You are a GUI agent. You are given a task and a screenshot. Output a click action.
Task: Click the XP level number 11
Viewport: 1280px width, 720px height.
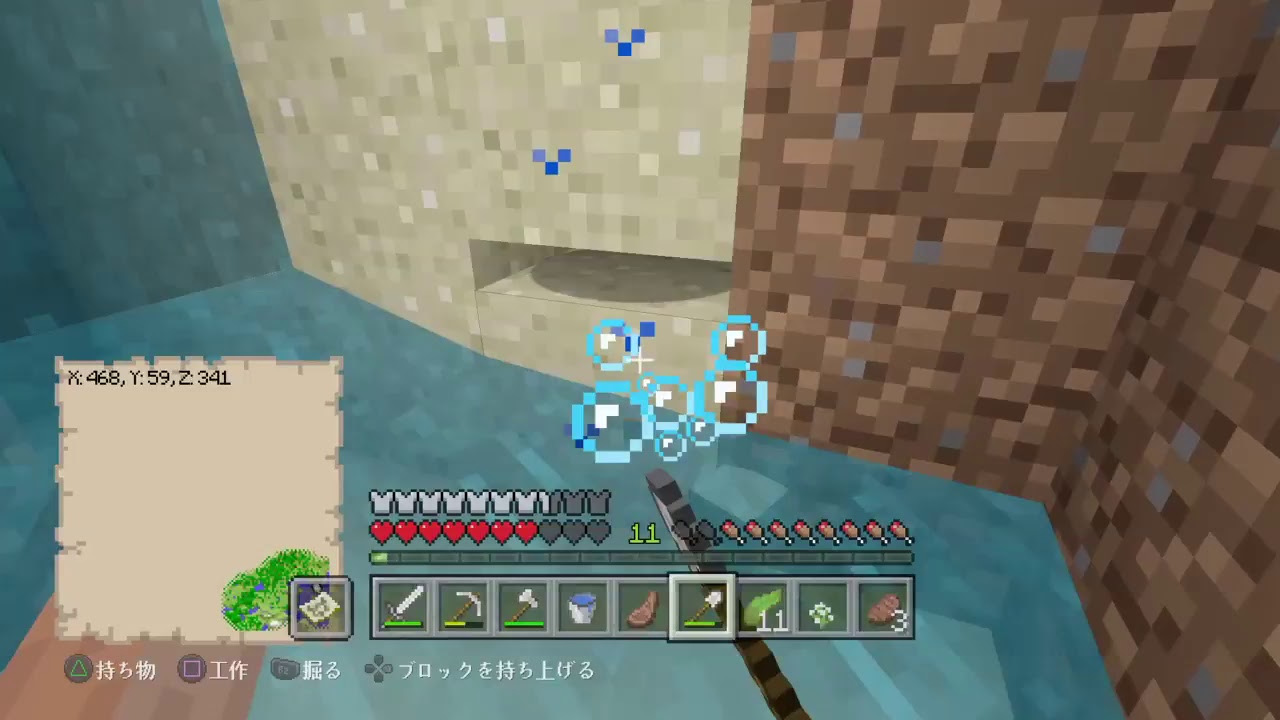[x=645, y=533]
